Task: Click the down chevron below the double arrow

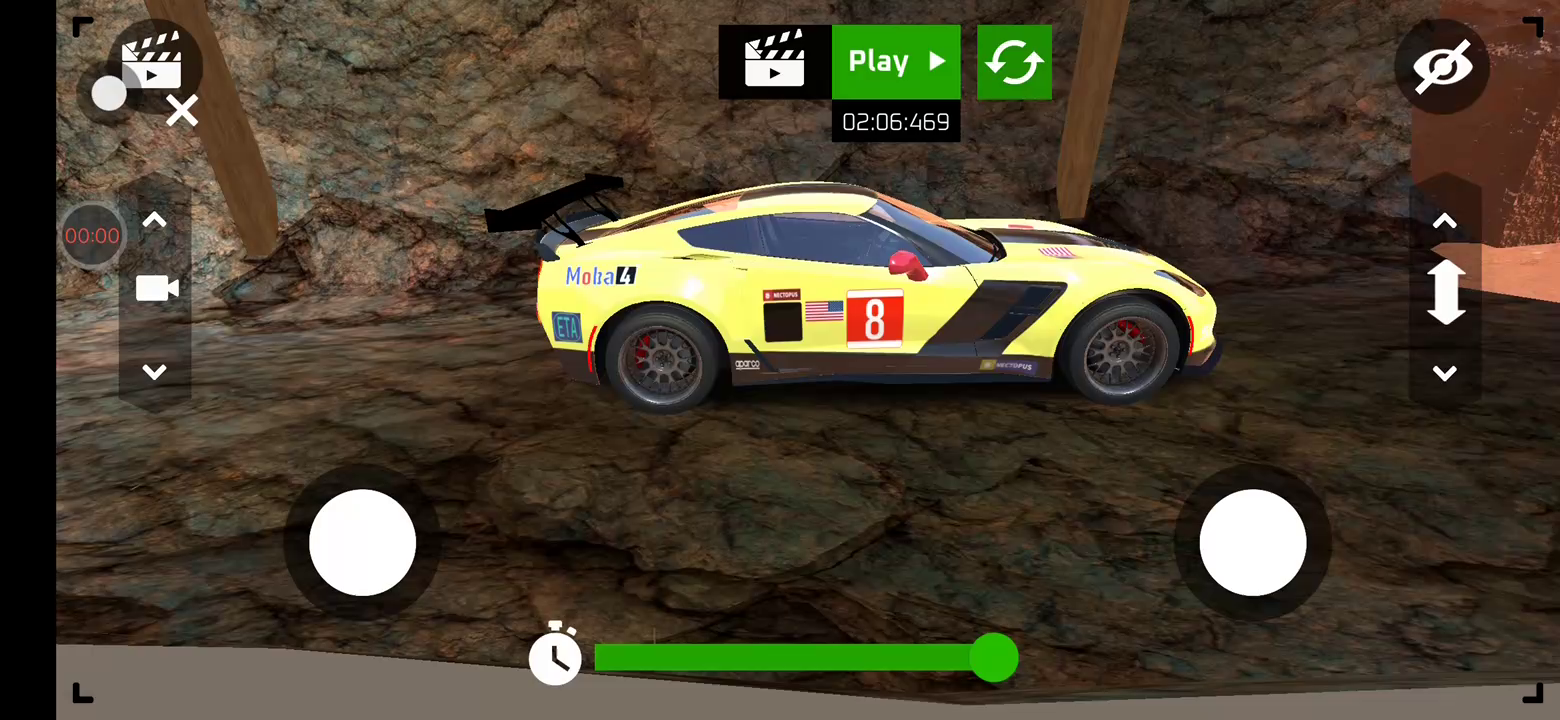Action: click(1444, 373)
